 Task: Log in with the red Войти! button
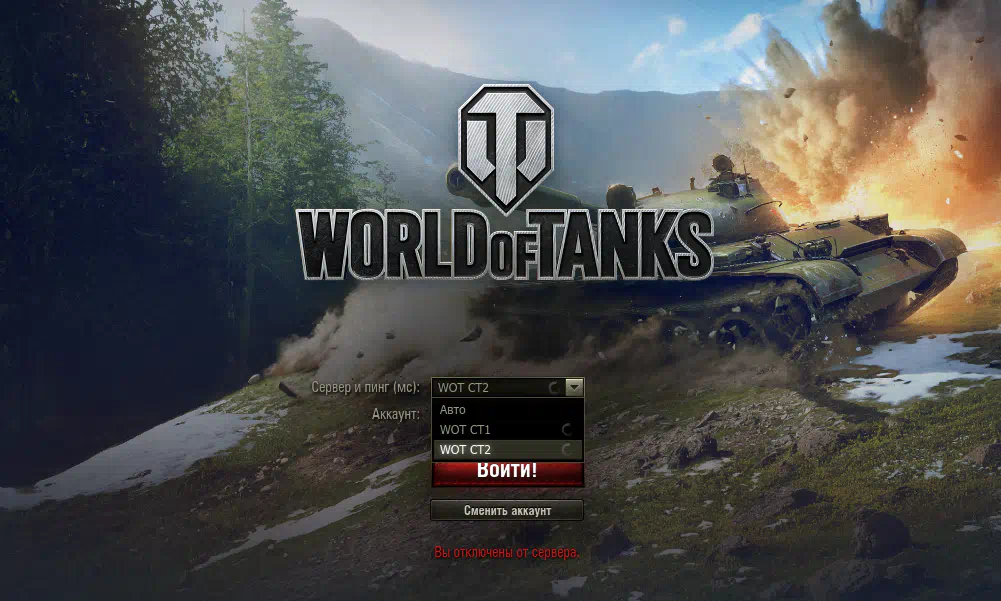tap(507, 472)
